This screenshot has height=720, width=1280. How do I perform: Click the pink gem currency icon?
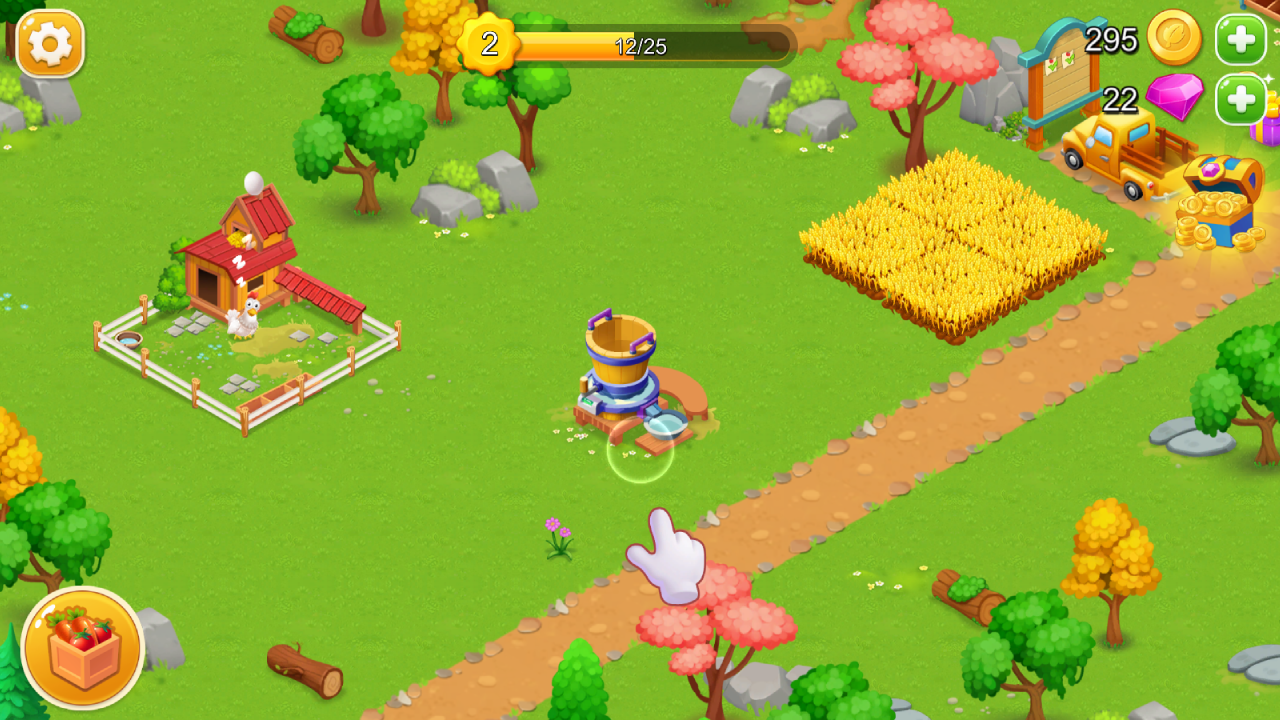1176,100
